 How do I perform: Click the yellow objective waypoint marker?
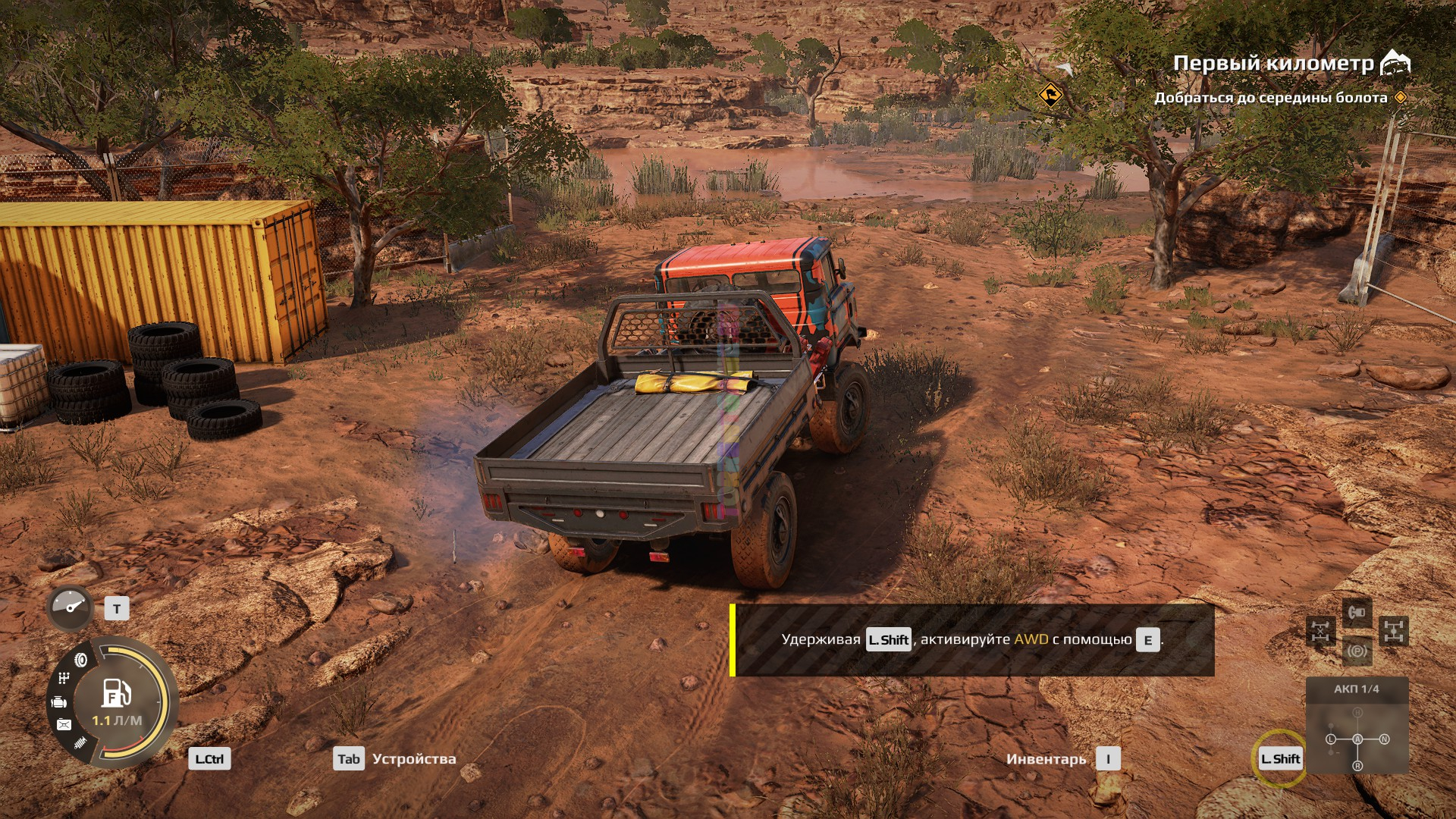(x=1050, y=96)
